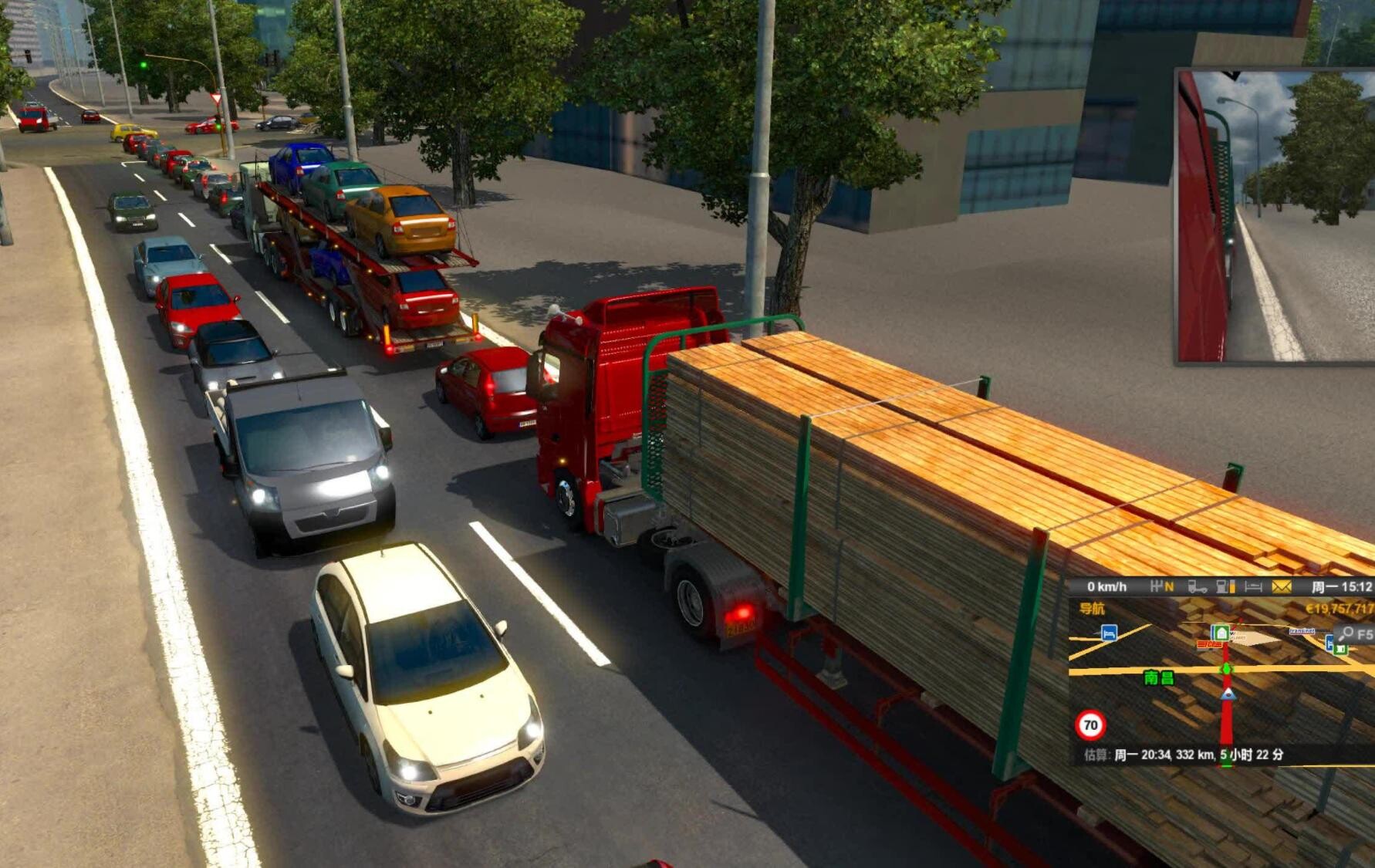Click the magnifier map zoom icon
This screenshot has height=868, width=1375.
(x=1346, y=634)
